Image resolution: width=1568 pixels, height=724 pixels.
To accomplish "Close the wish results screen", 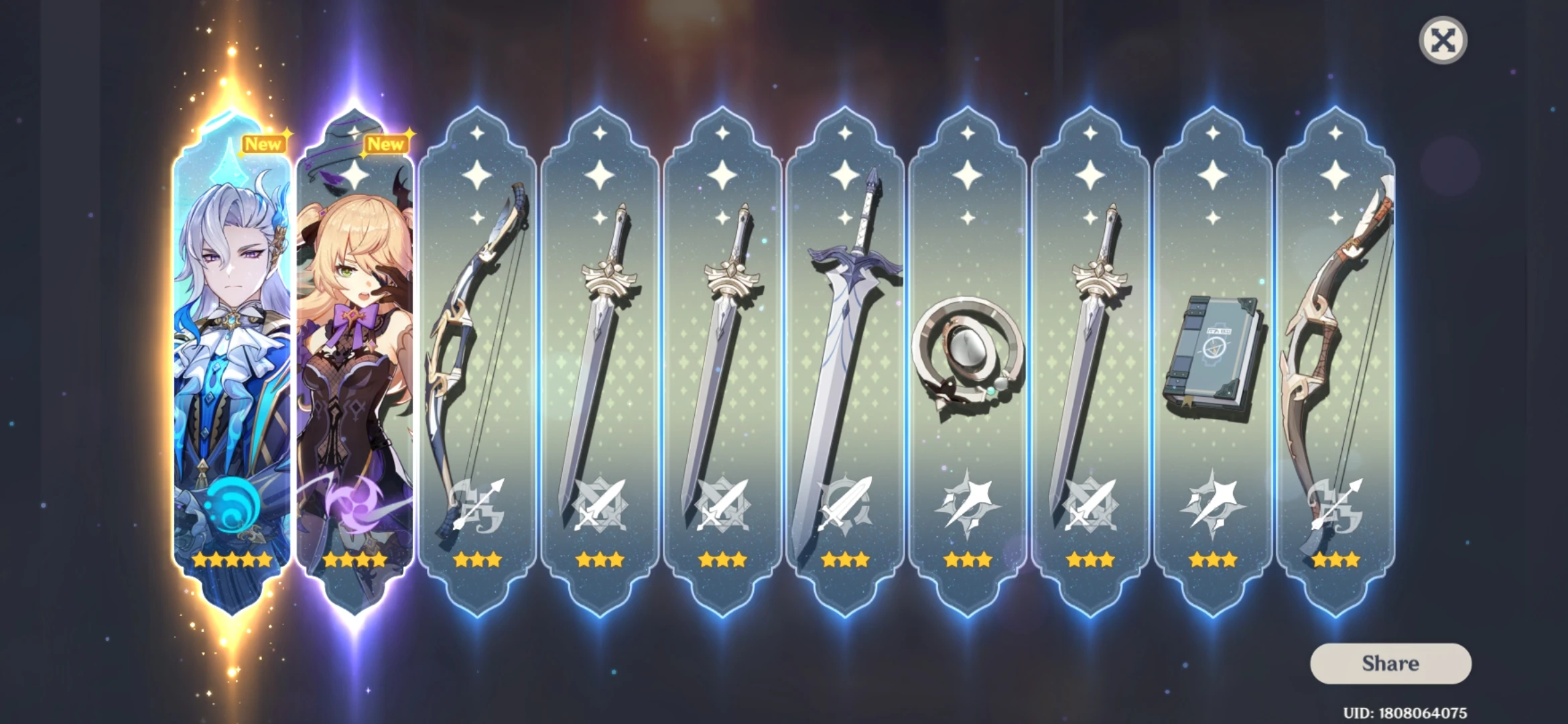I will click(1445, 41).
